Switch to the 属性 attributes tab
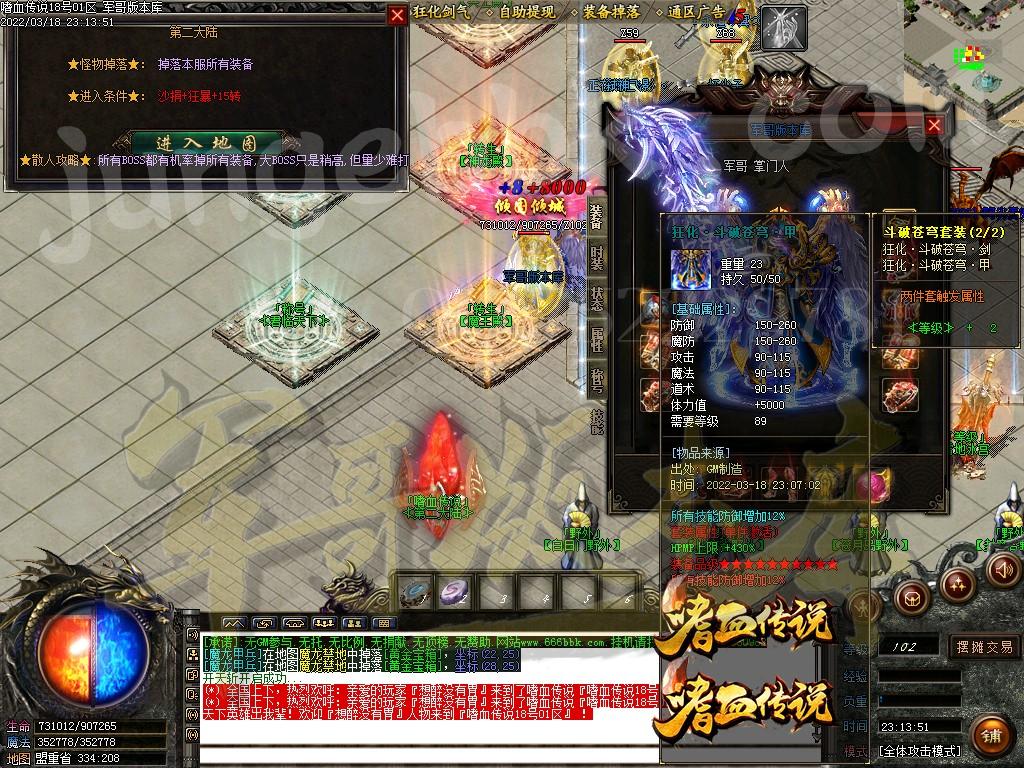 pyautogui.click(x=596, y=339)
